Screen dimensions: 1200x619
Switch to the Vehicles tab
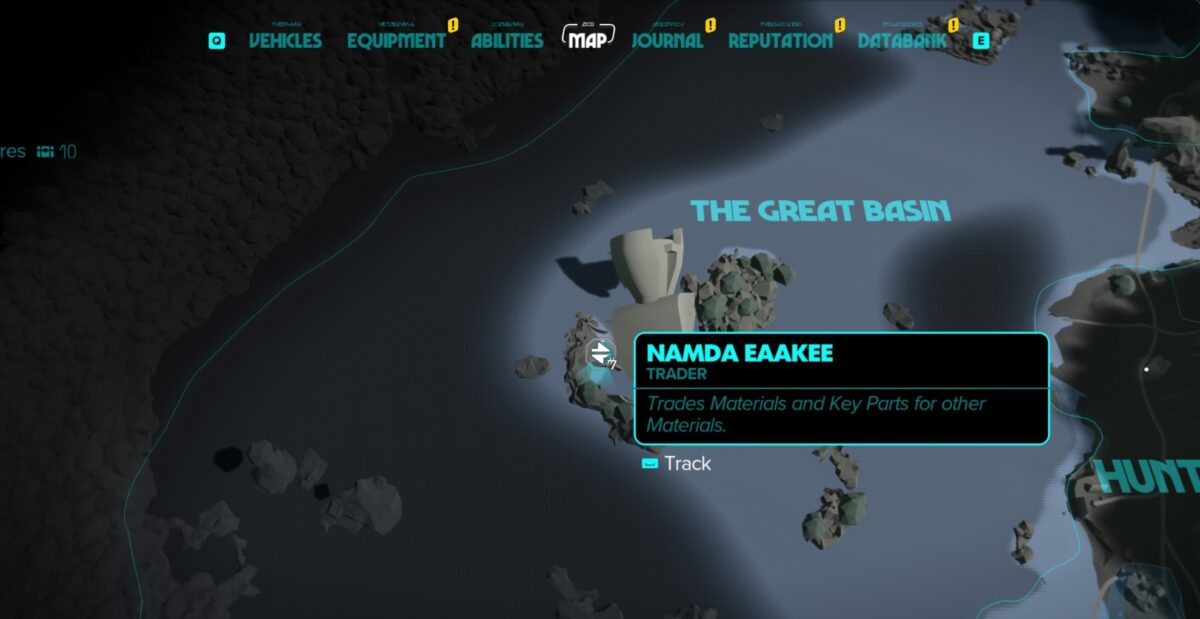click(285, 41)
